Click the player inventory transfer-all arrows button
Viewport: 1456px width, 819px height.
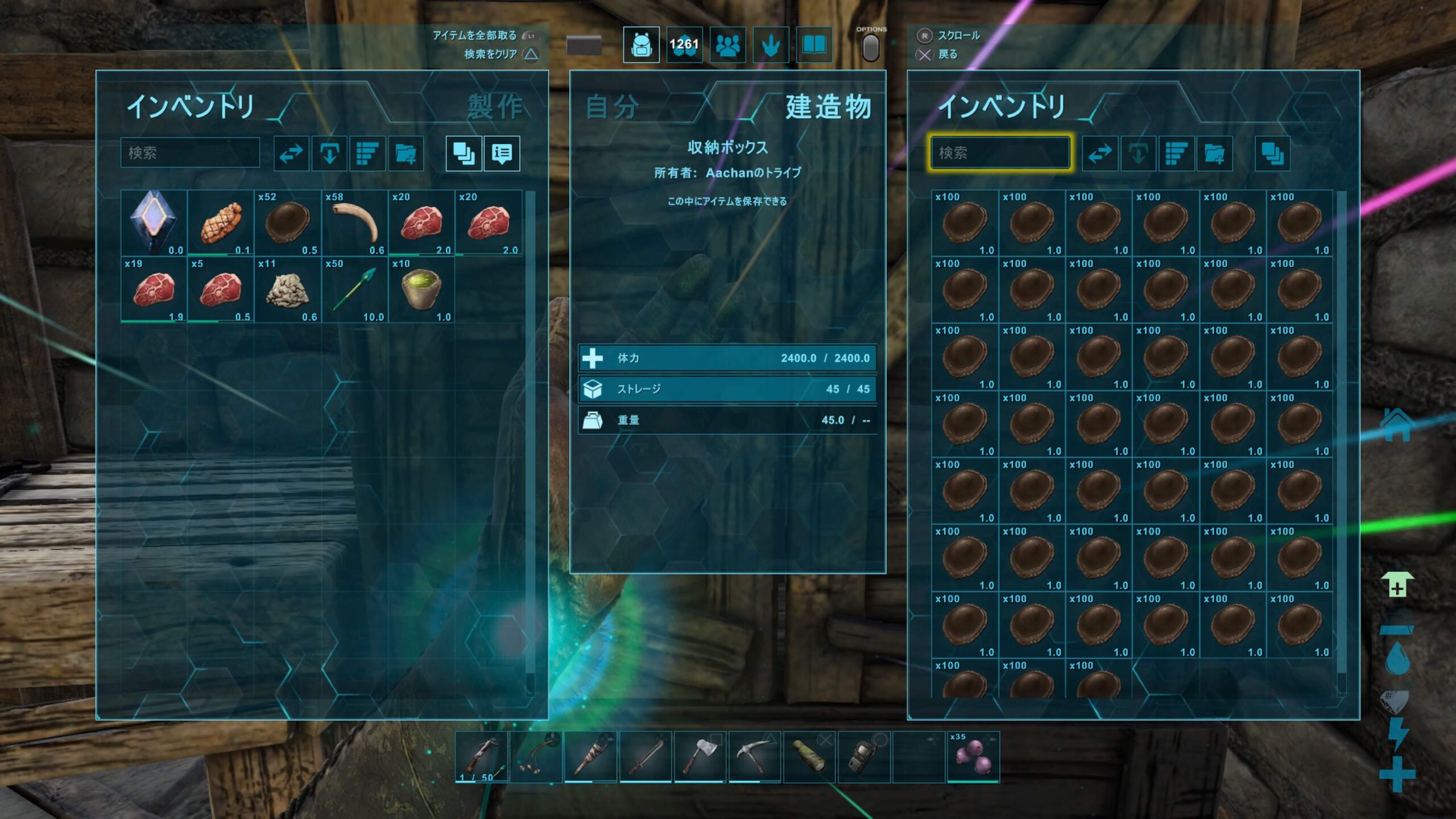tap(291, 153)
